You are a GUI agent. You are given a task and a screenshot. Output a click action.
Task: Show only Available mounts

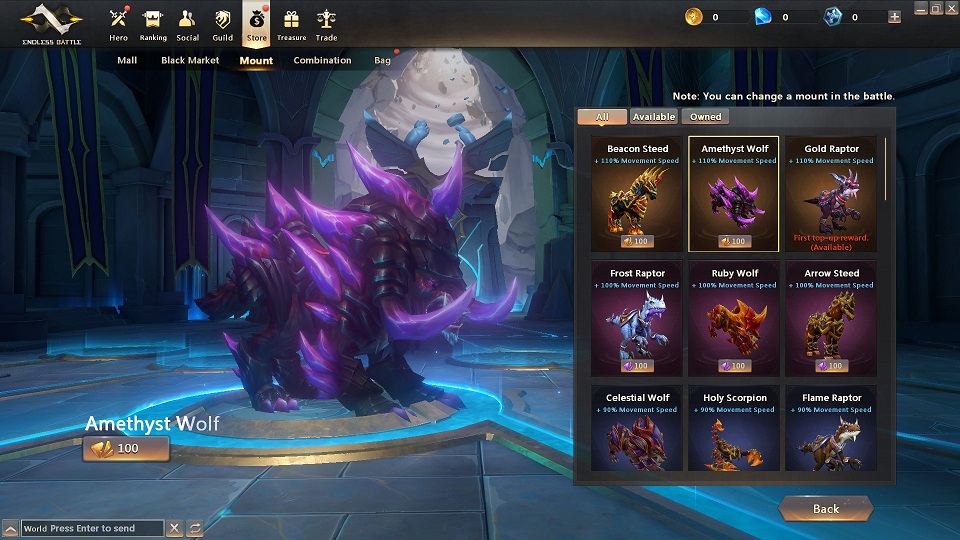pos(653,117)
